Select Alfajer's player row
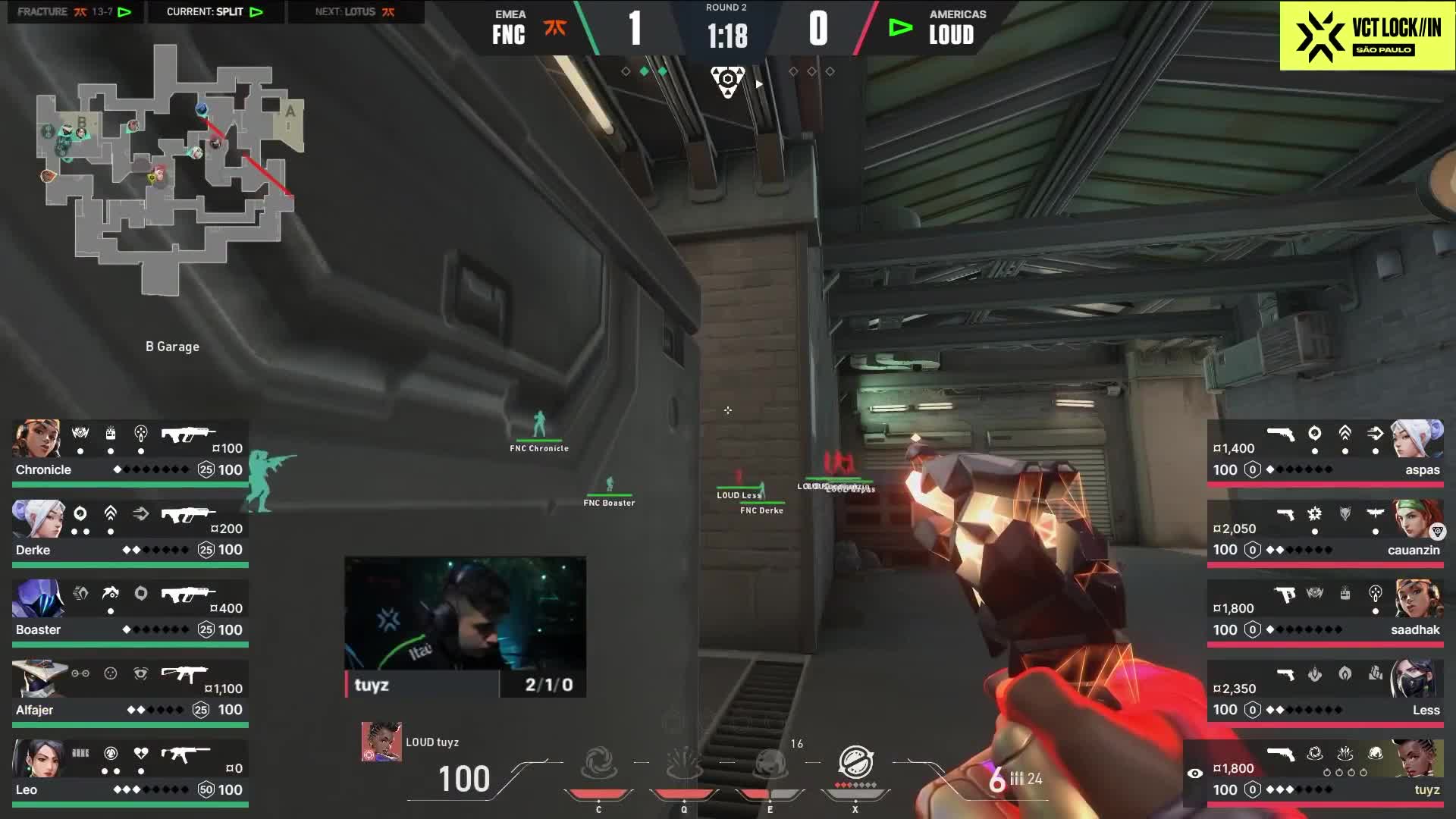 coord(130,692)
